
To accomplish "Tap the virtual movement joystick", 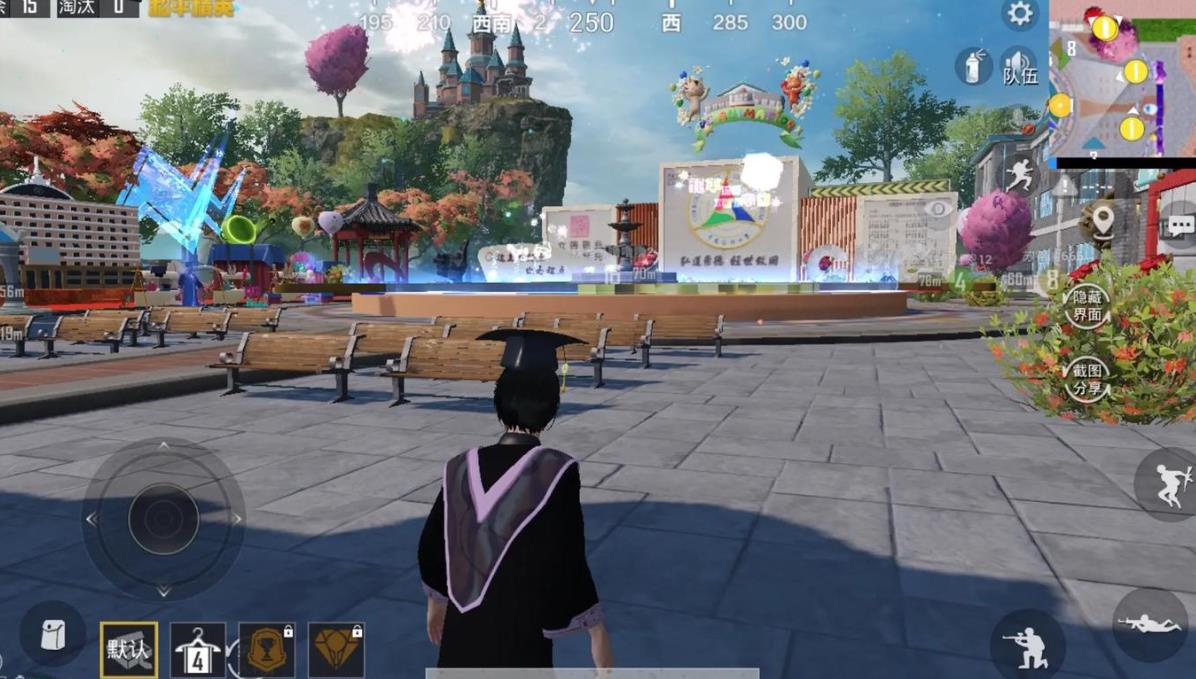I will point(163,519).
